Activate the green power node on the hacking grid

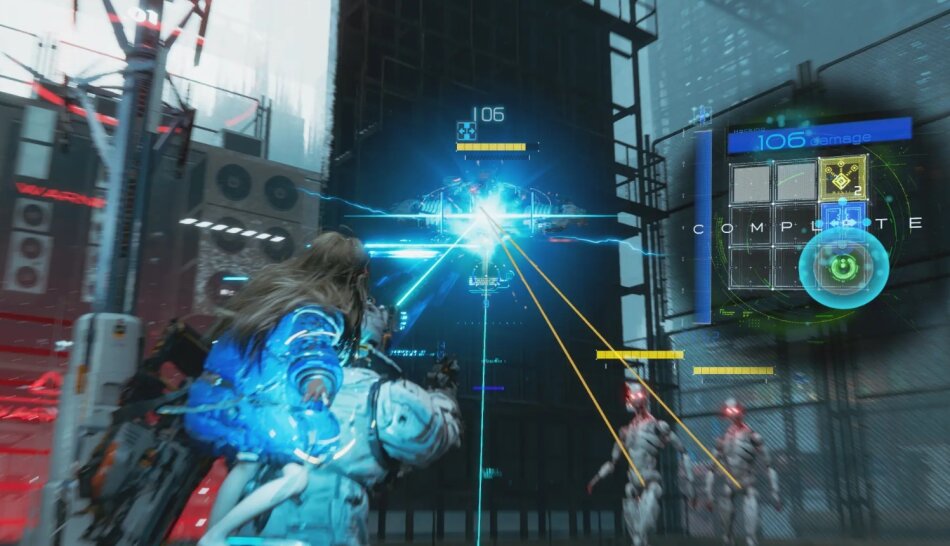click(843, 269)
